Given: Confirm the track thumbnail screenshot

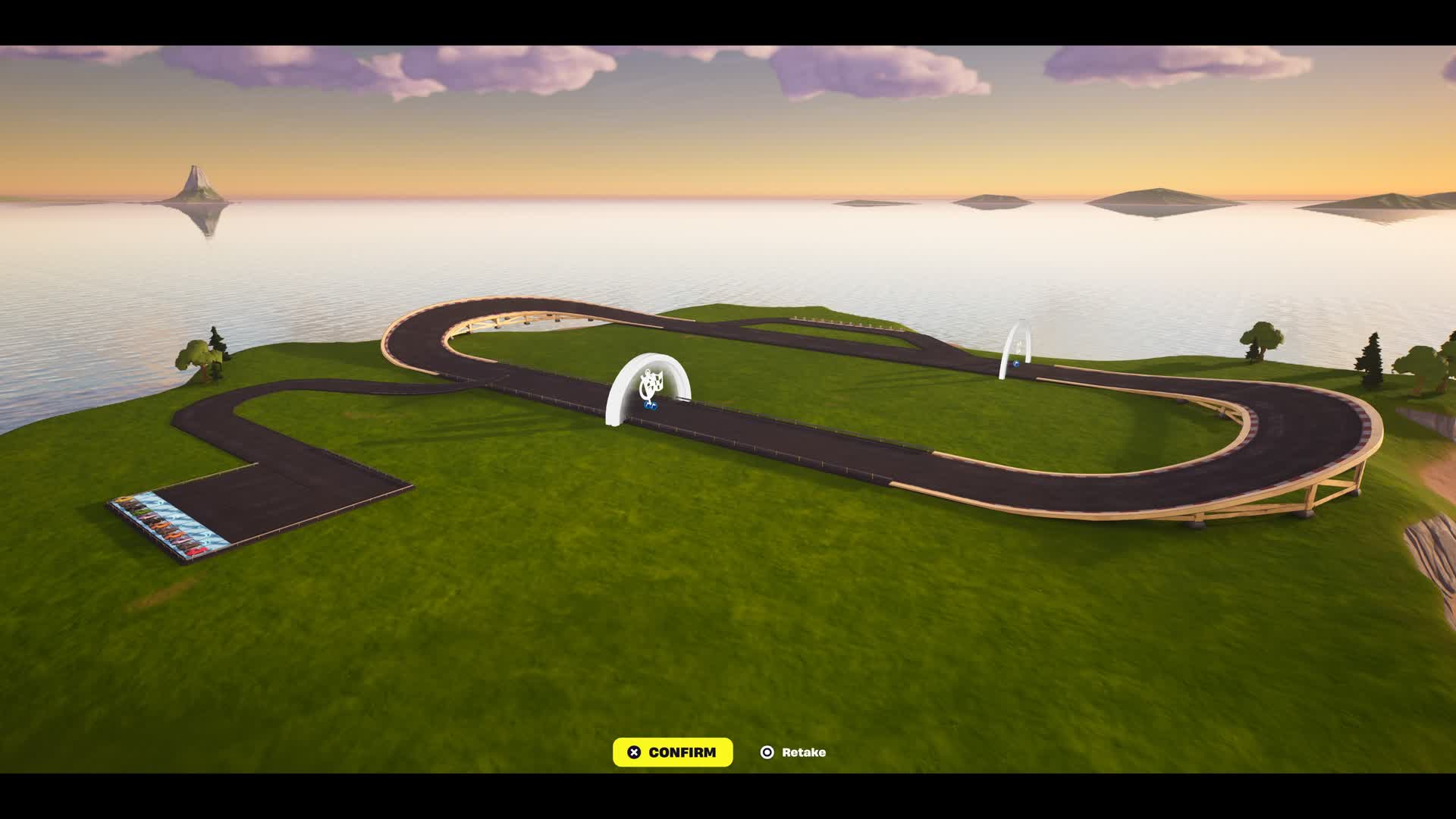Looking at the screenshot, I should tap(673, 752).
